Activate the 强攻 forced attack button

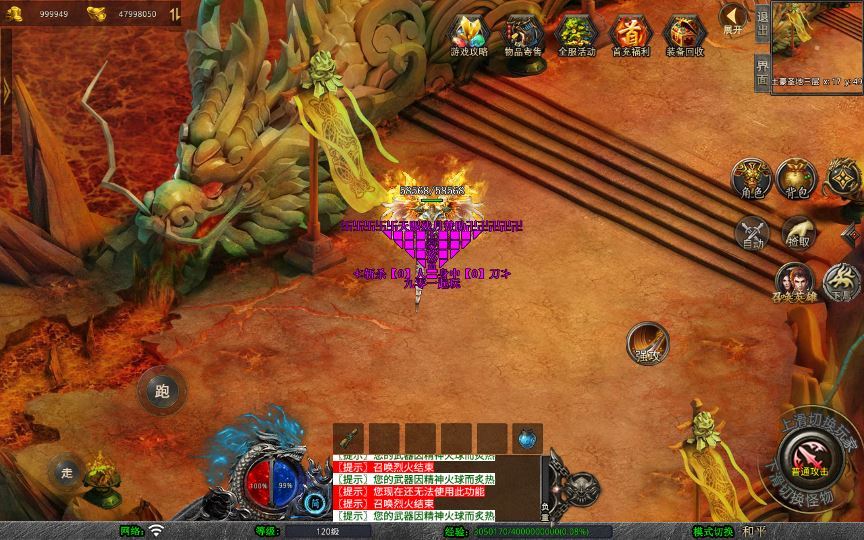coord(647,343)
